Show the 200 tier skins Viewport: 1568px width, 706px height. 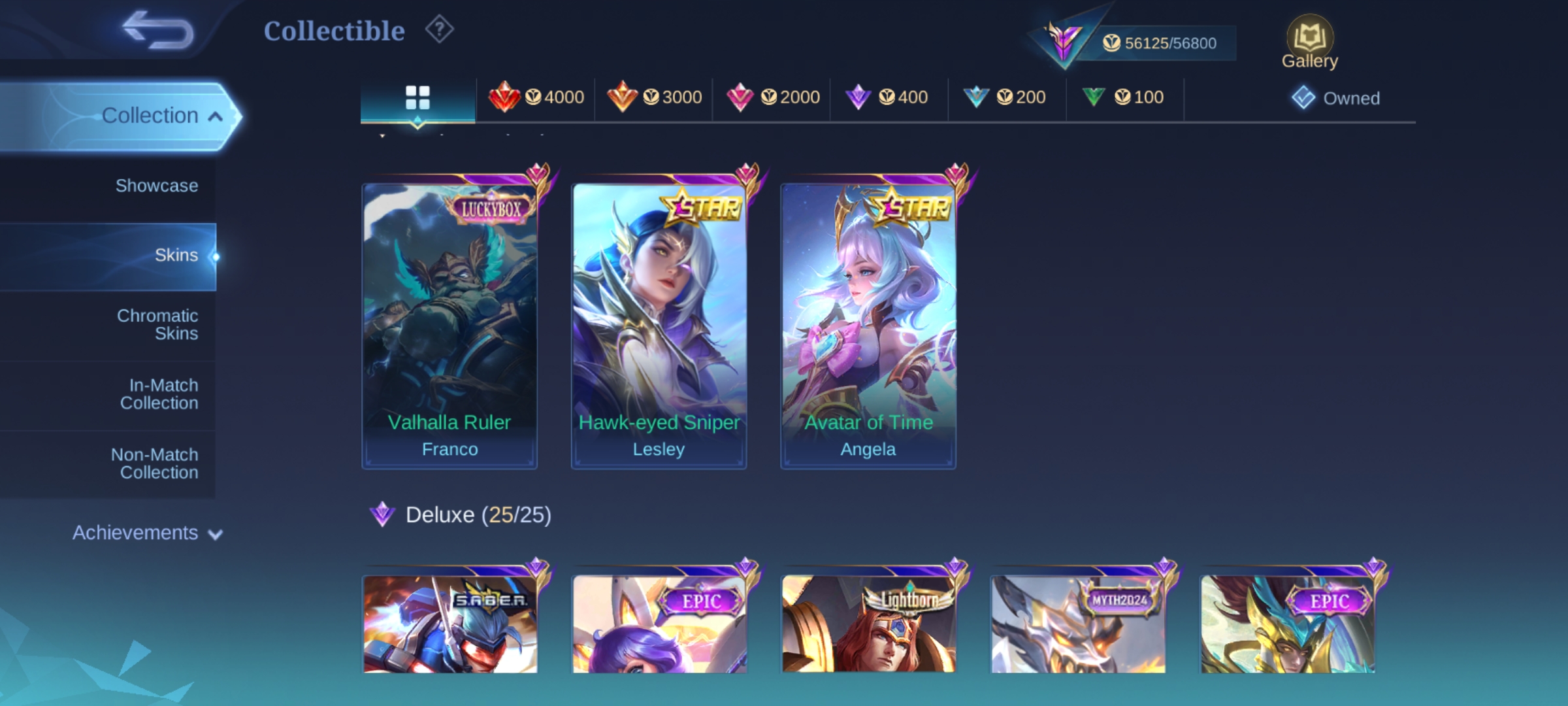coord(1005,97)
